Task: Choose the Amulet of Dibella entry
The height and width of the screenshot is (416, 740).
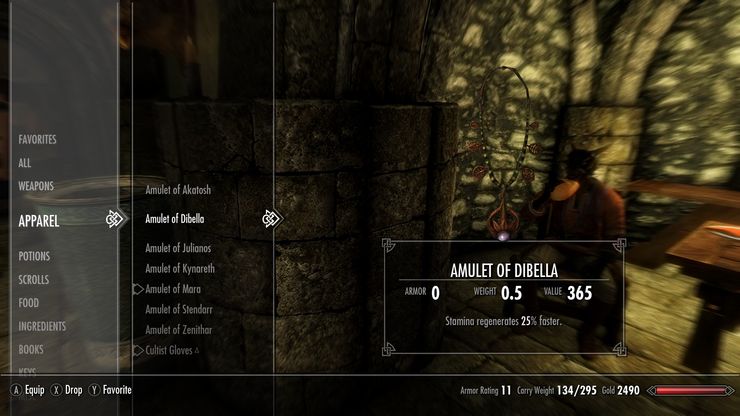Action: 175,219
